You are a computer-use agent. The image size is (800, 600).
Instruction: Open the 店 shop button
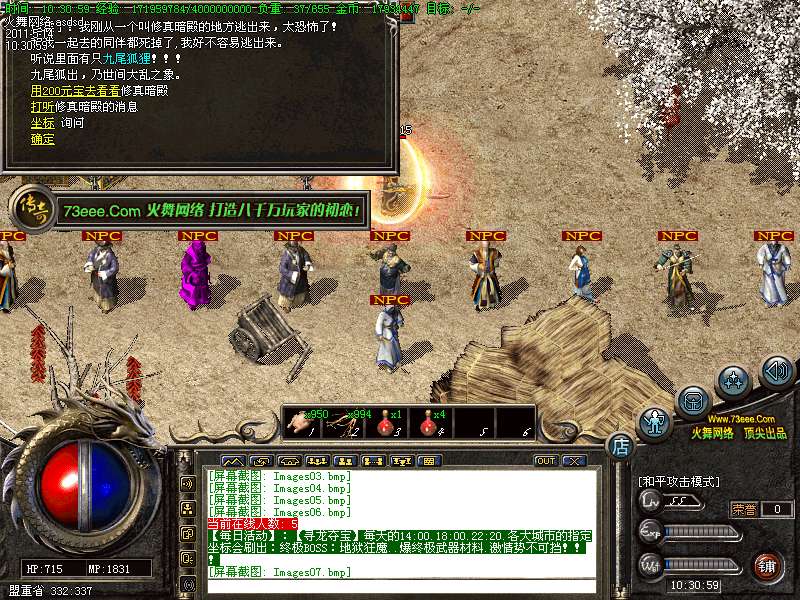(x=620, y=445)
